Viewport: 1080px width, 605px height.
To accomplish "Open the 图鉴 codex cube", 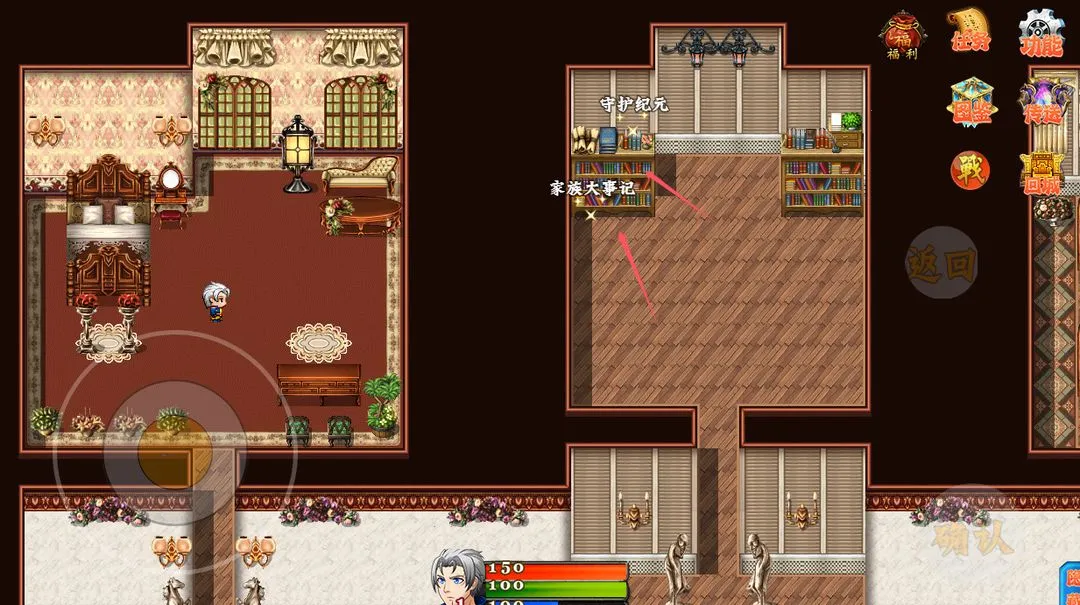I will point(970,102).
